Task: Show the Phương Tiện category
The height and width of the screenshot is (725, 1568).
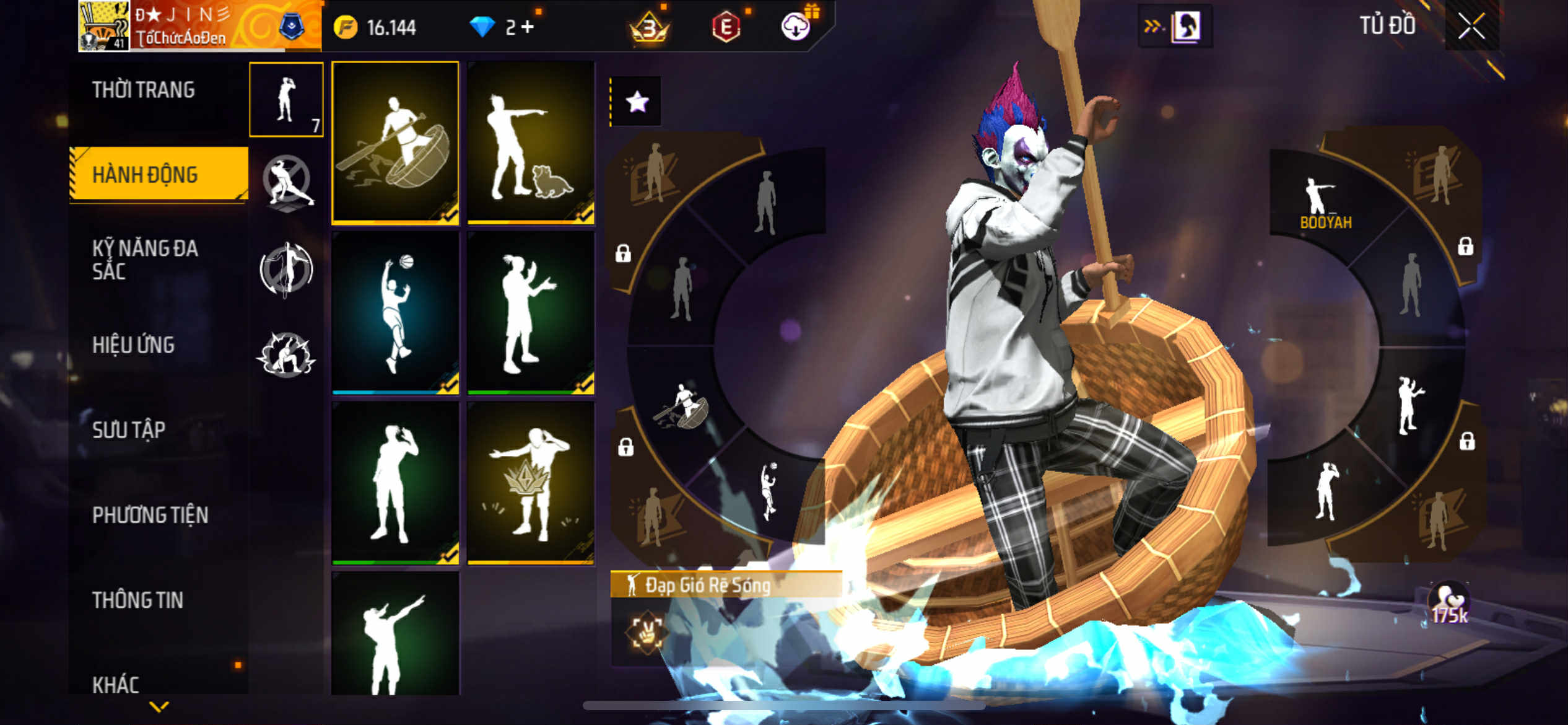Action: click(150, 515)
